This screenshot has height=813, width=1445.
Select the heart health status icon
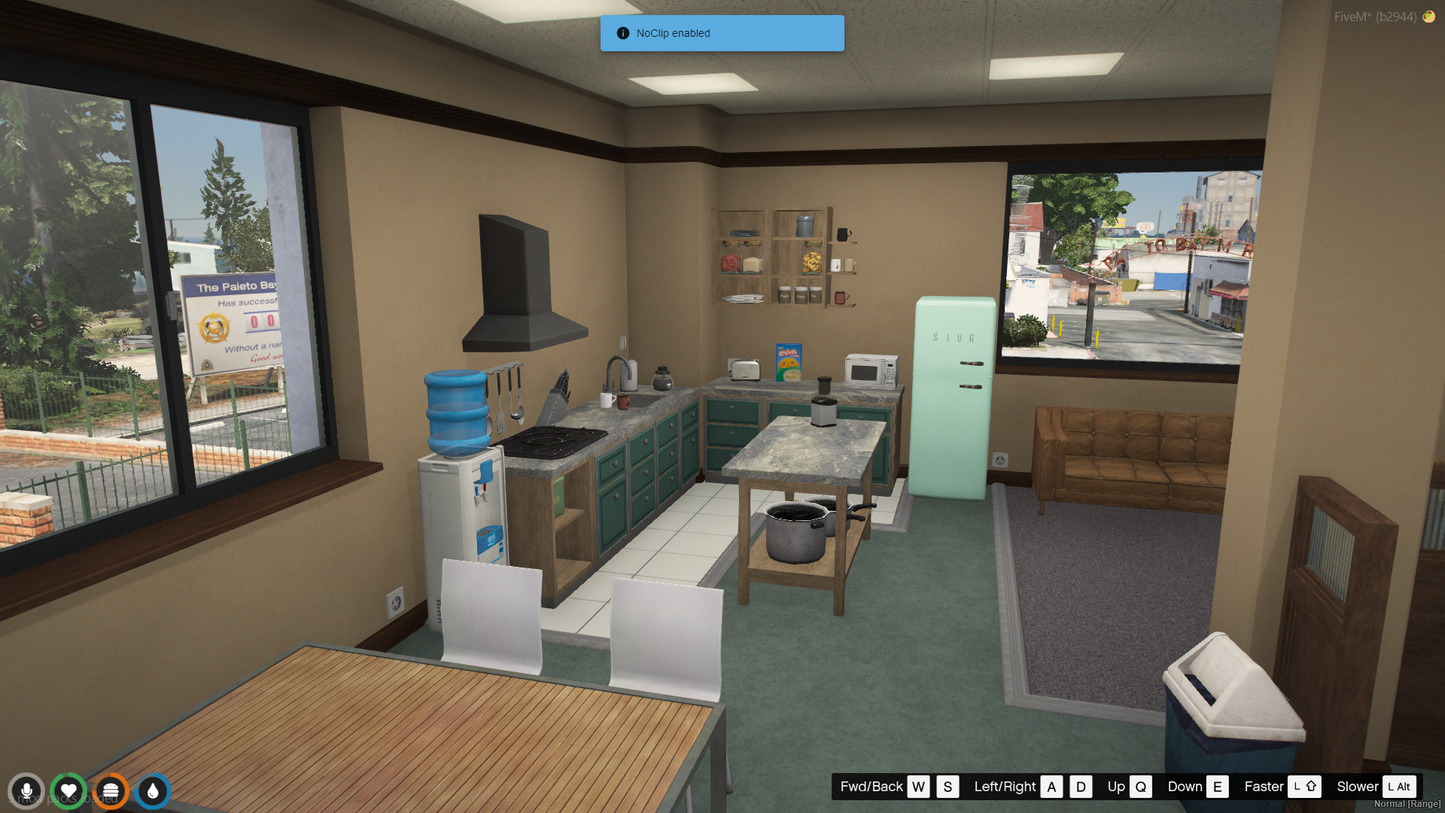pos(69,791)
